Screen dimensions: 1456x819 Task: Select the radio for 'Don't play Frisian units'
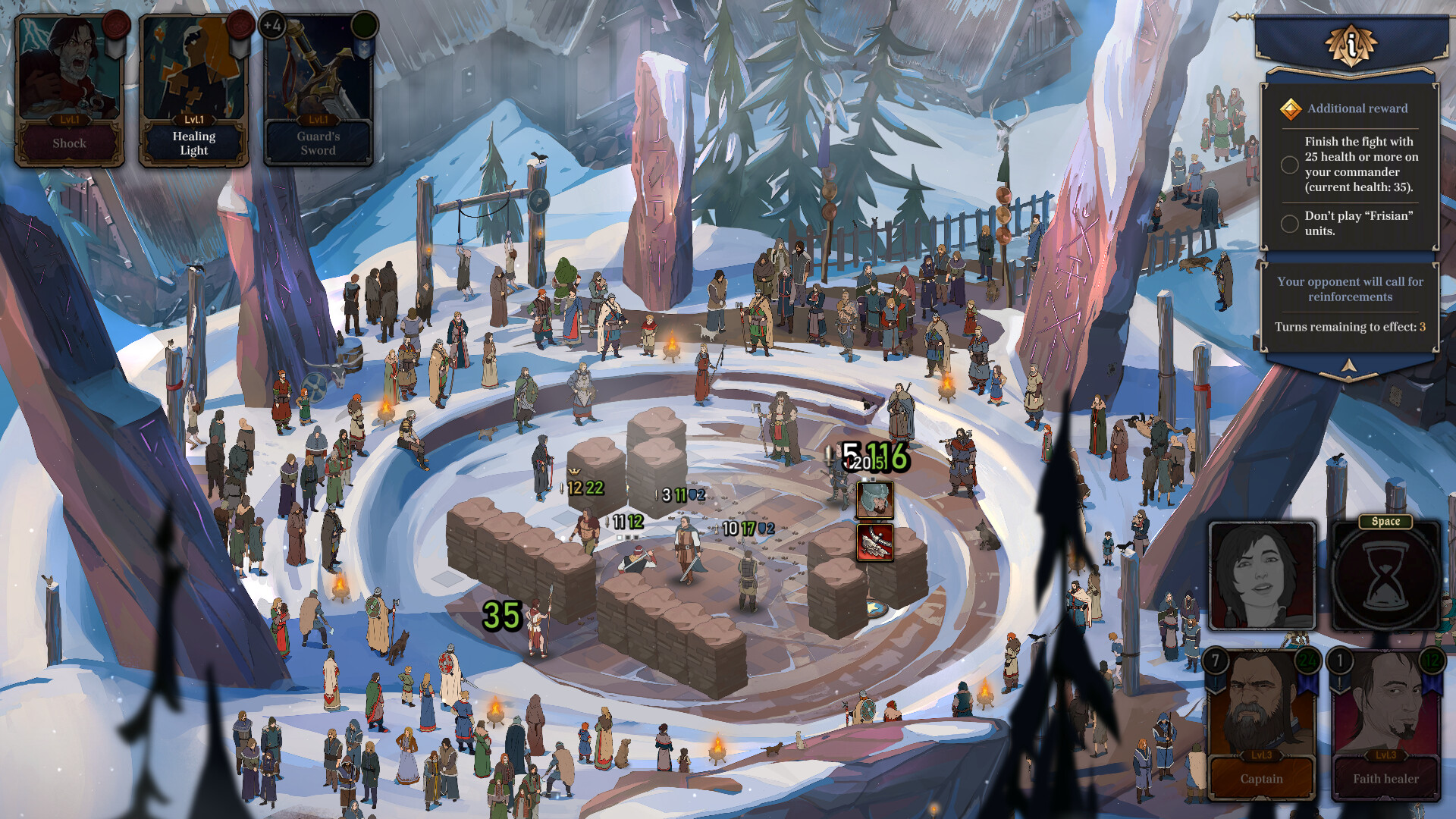(x=1289, y=224)
